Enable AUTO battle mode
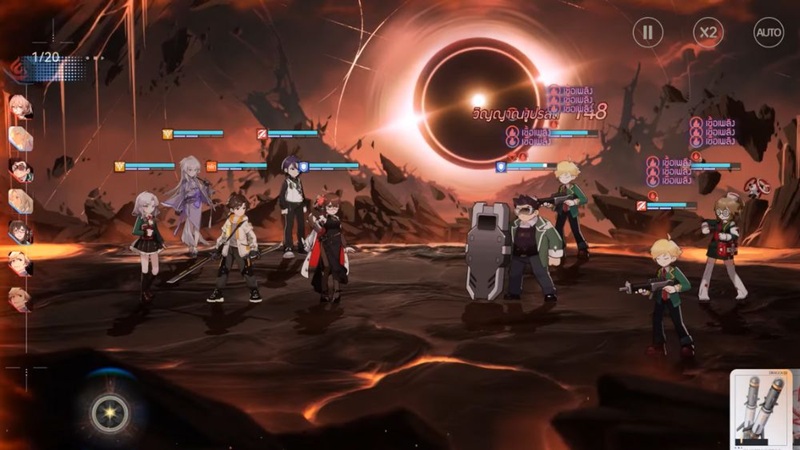This screenshot has width=800, height=450. pos(768,32)
